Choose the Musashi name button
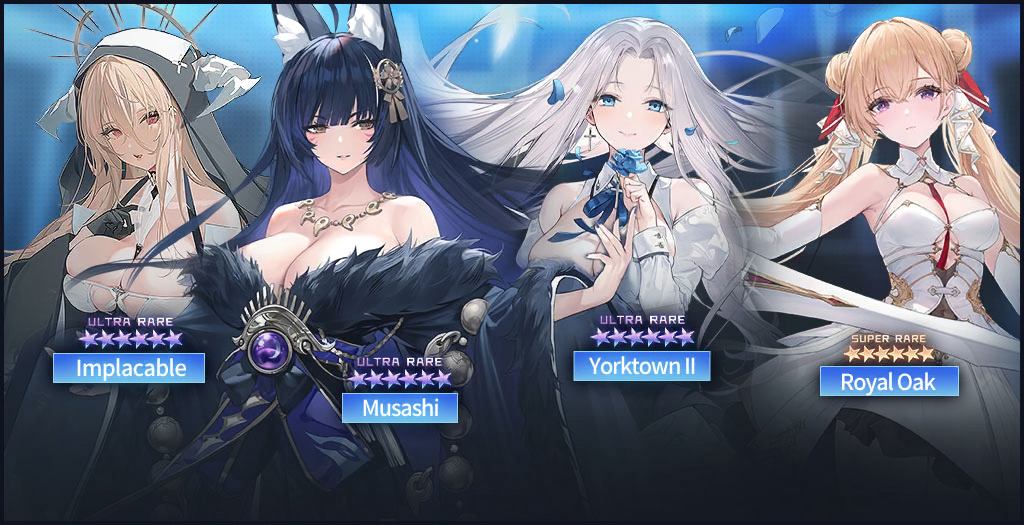 400,407
